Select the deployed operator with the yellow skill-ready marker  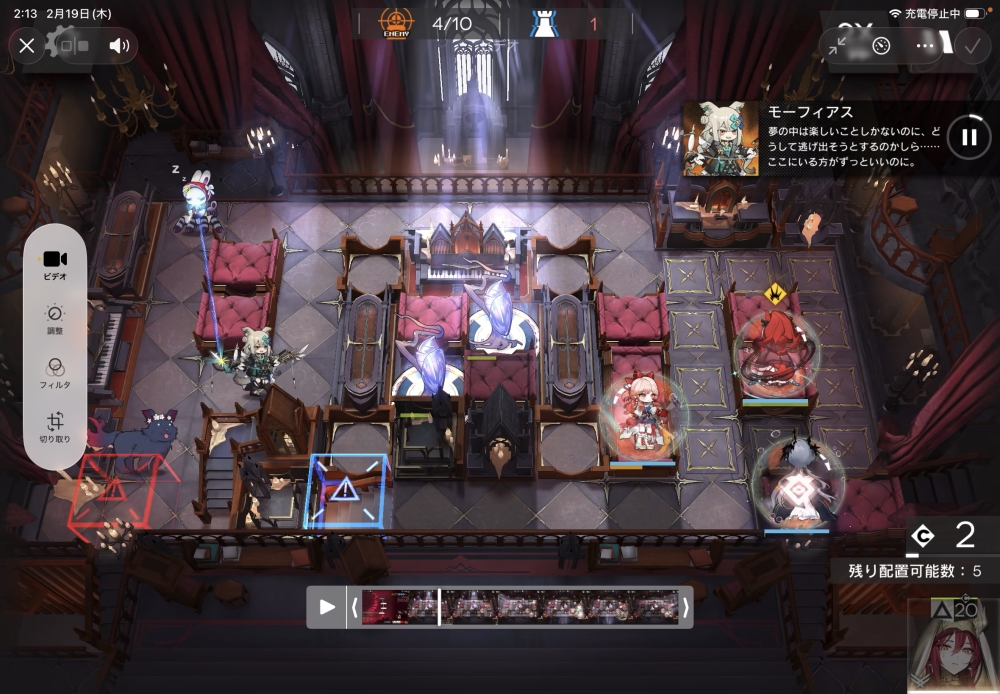pyautogui.click(x=775, y=350)
